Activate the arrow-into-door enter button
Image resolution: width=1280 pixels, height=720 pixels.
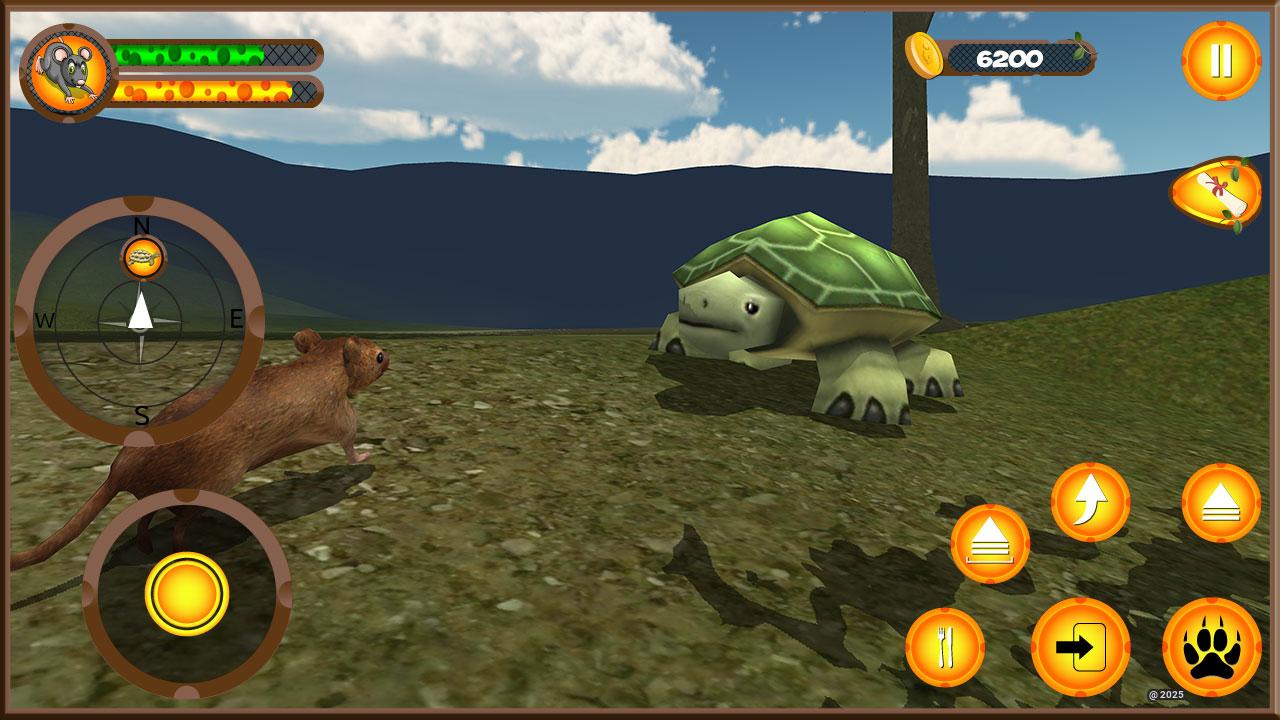[x=1080, y=647]
